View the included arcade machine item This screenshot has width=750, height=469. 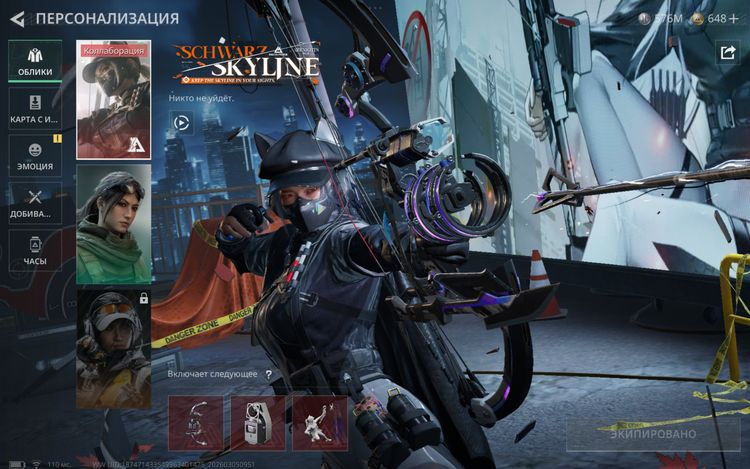pyautogui.click(x=258, y=422)
